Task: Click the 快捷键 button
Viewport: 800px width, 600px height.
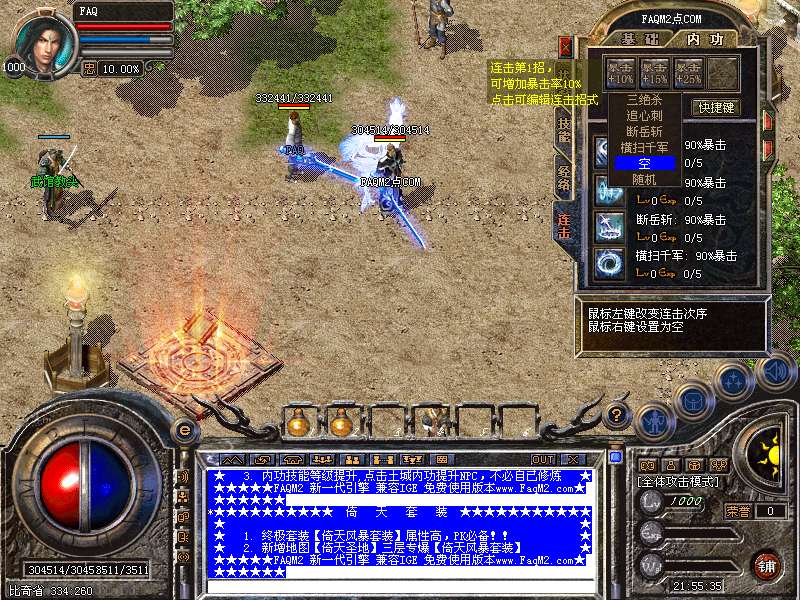Action: [x=716, y=108]
